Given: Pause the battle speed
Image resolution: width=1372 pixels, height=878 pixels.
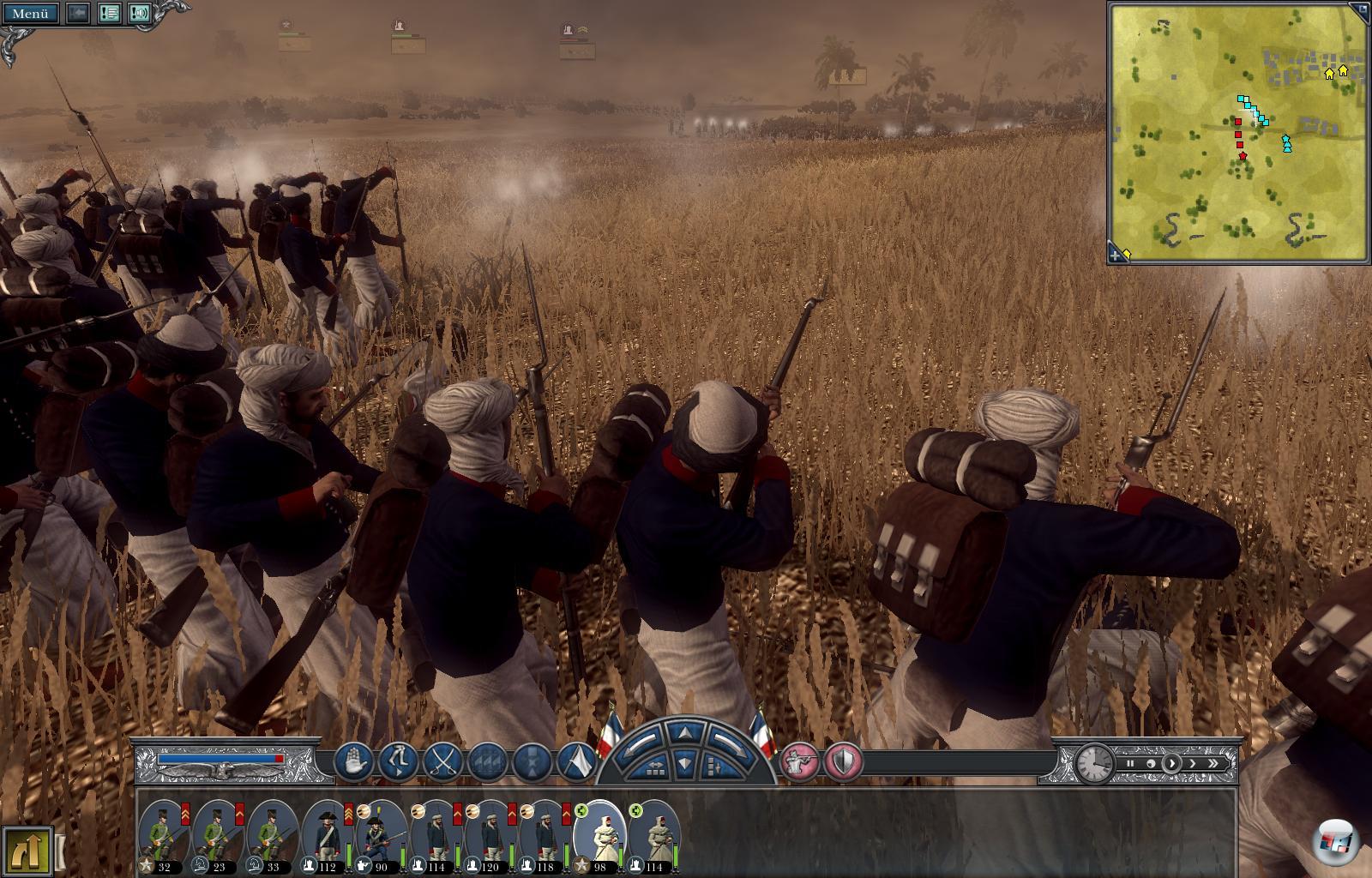Looking at the screenshot, I should click(x=1130, y=763).
